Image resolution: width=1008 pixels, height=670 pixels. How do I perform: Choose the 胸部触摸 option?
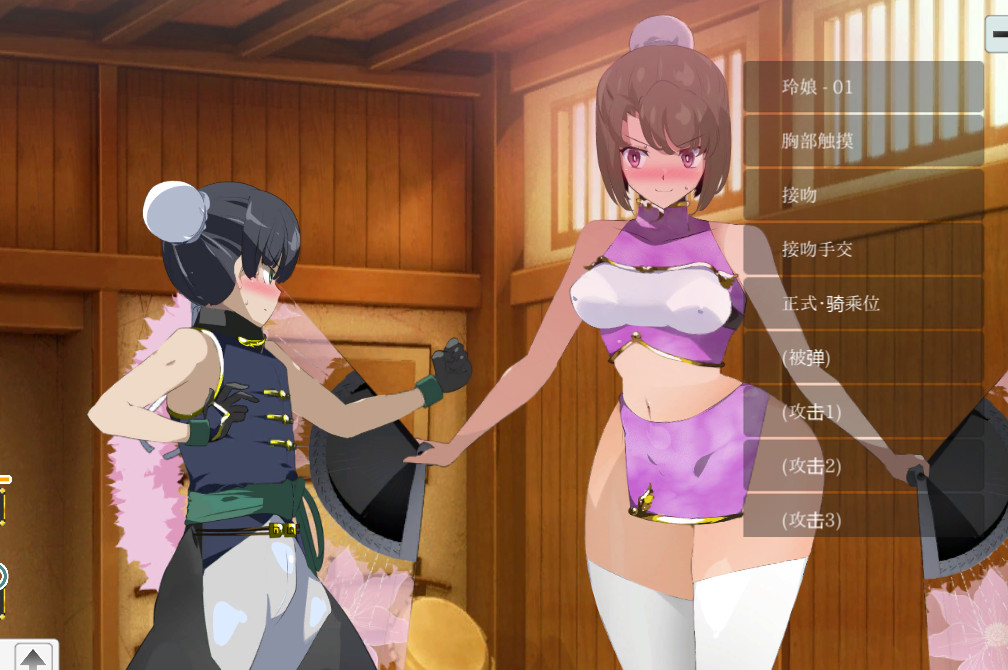point(863,141)
